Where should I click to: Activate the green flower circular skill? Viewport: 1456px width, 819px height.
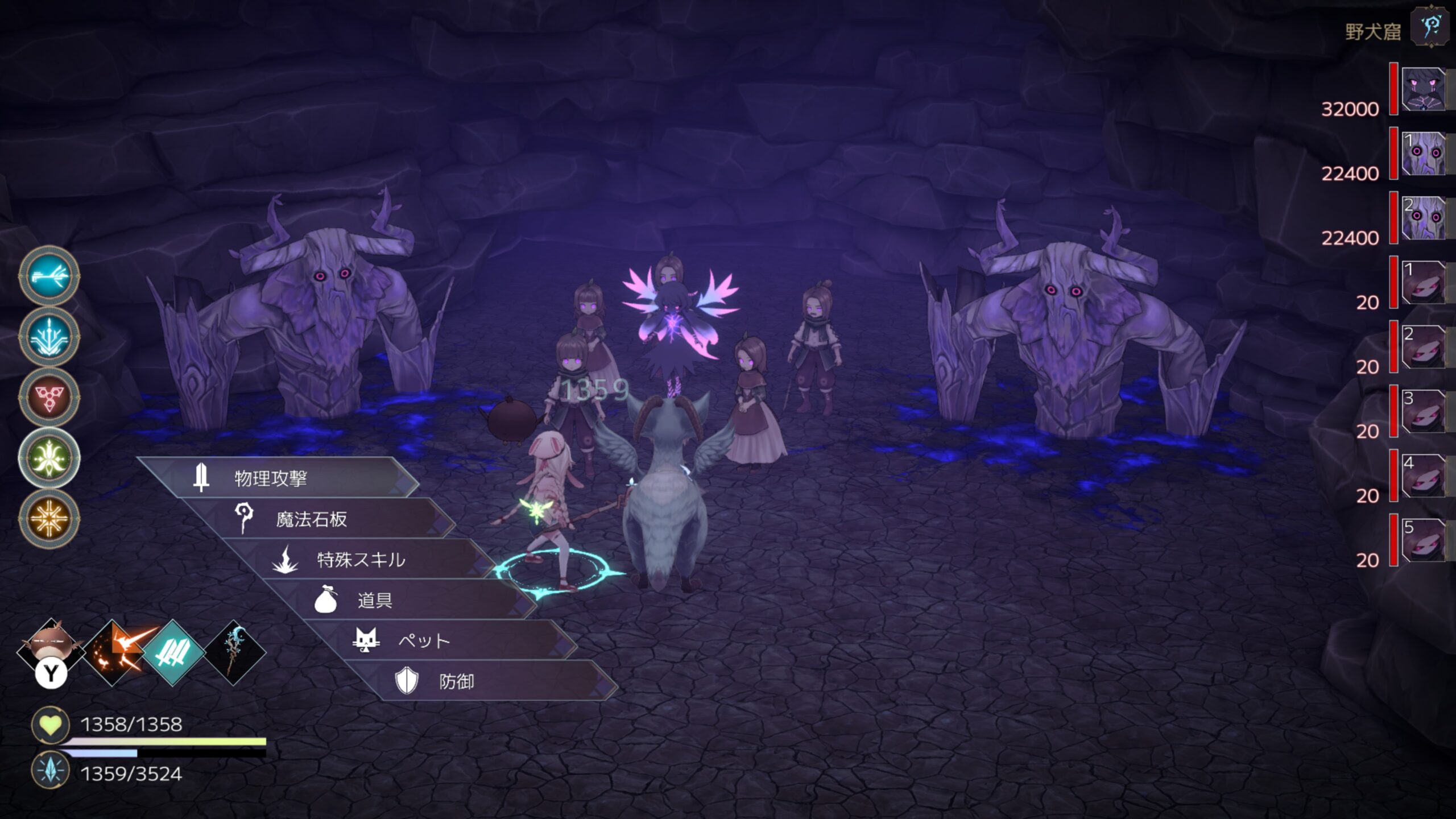pyautogui.click(x=49, y=458)
